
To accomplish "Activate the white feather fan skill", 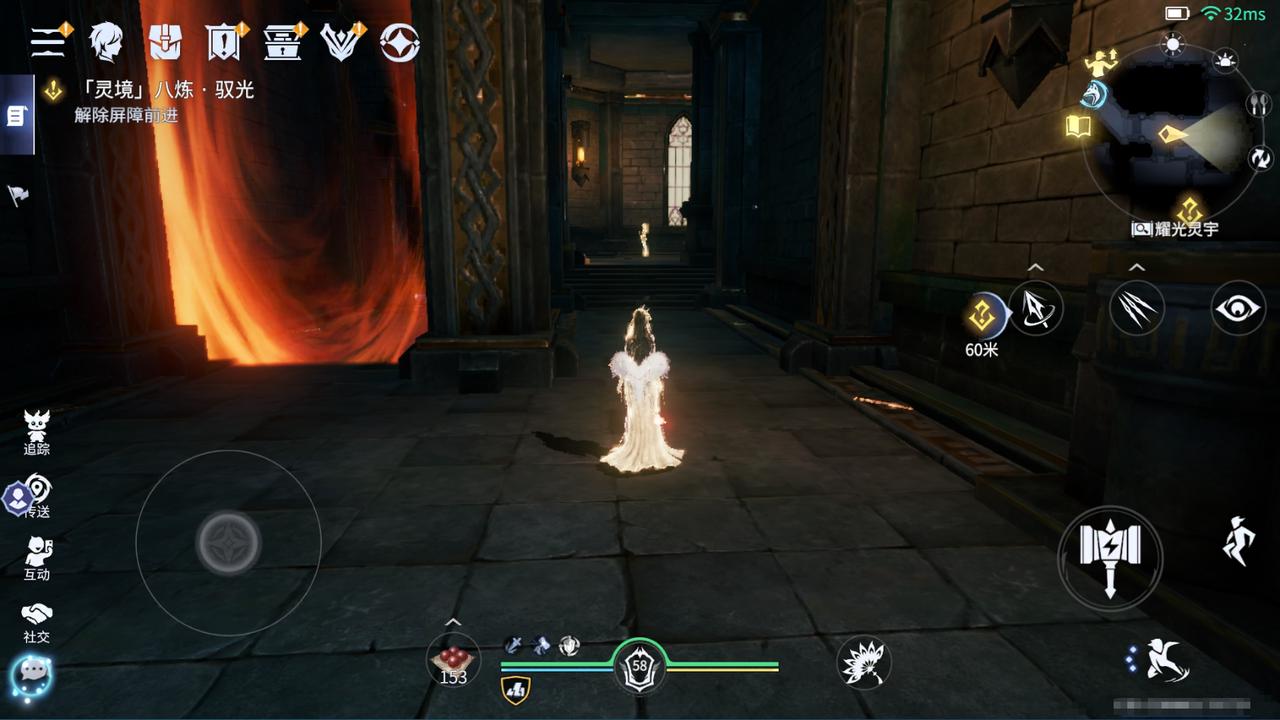I will coord(863,661).
